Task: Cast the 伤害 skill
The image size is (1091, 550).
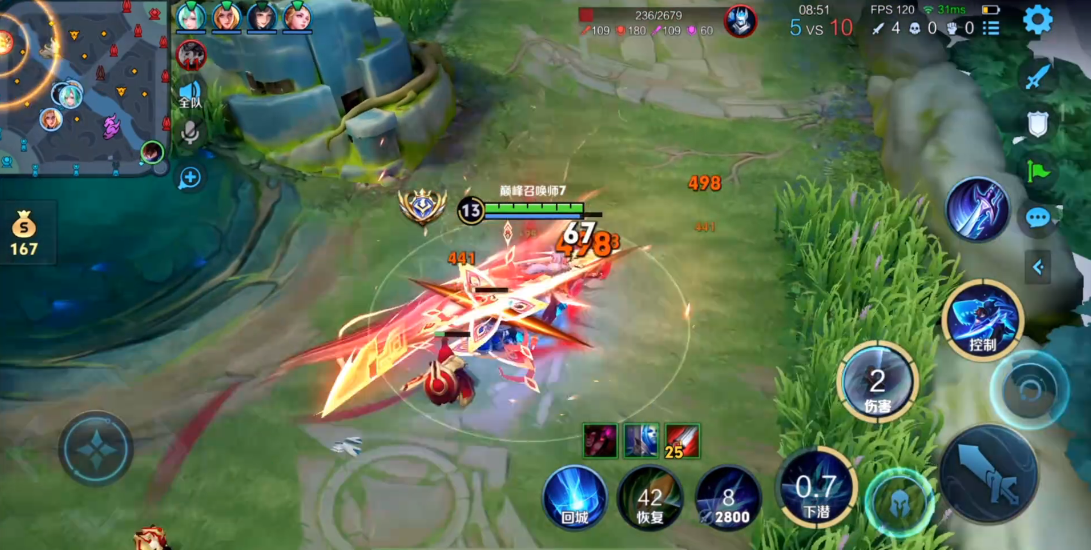Action: point(877,381)
